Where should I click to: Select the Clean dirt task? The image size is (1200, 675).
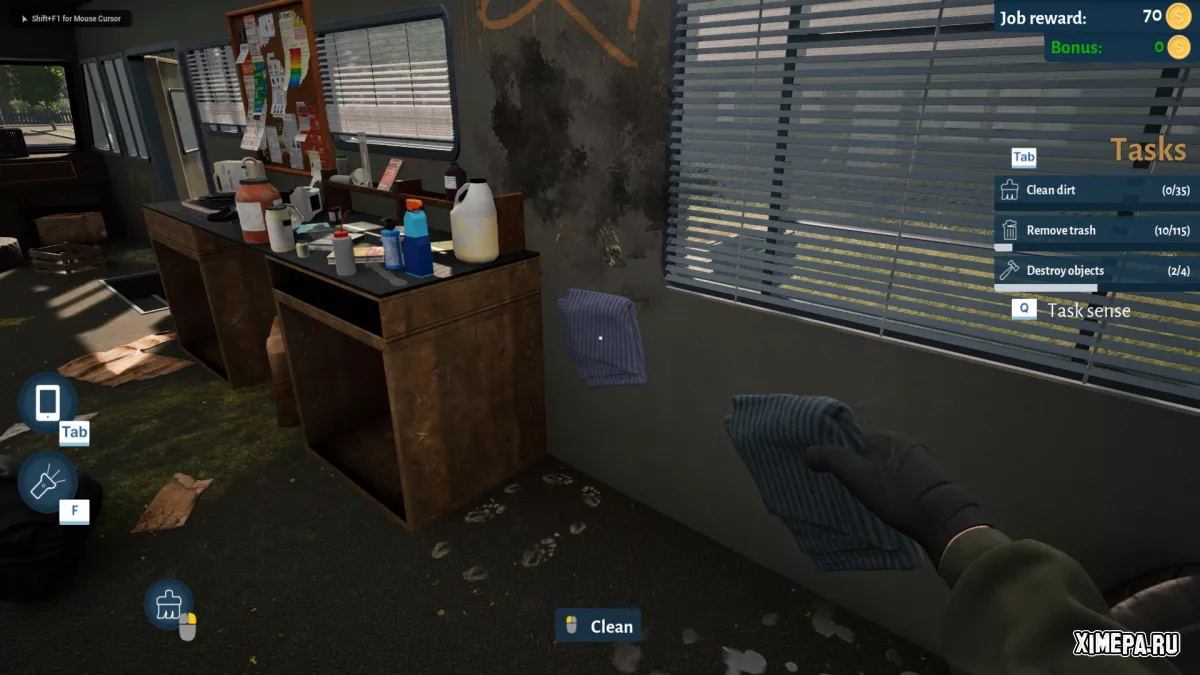pyautogui.click(x=1094, y=190)
